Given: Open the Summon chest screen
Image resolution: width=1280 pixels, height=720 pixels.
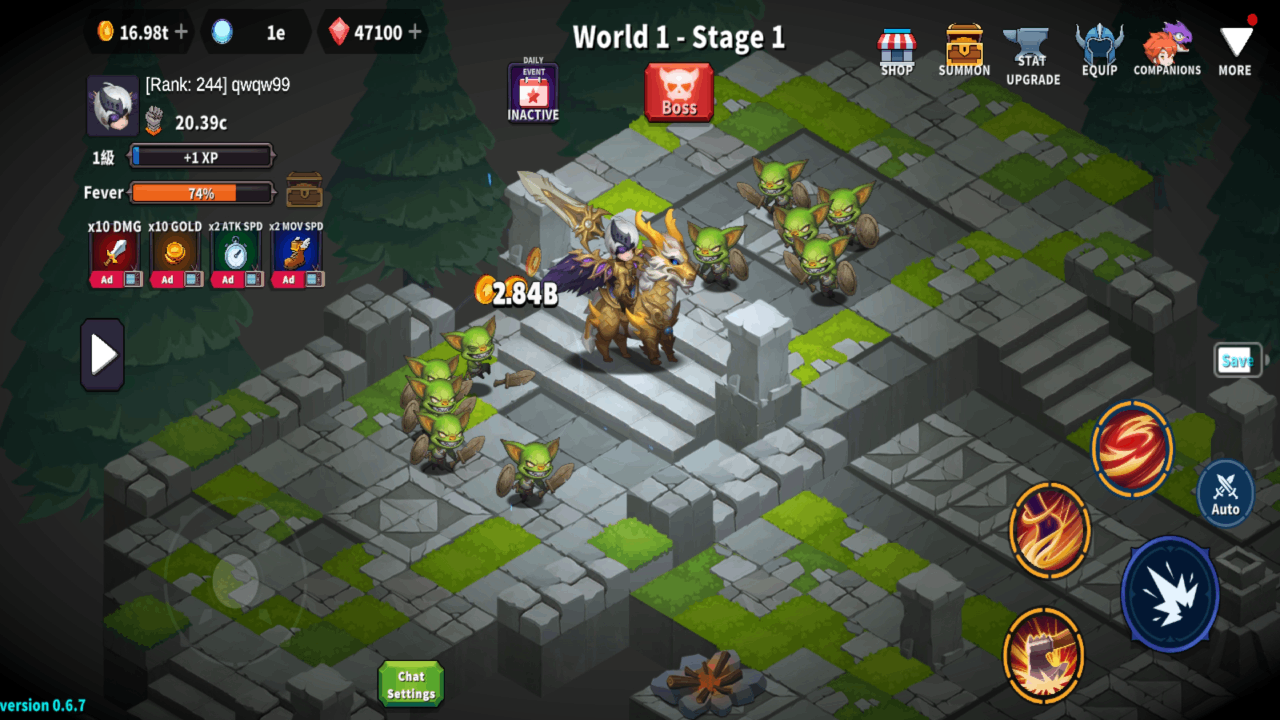Looking at the screenshot, I should tap(963, 48).
